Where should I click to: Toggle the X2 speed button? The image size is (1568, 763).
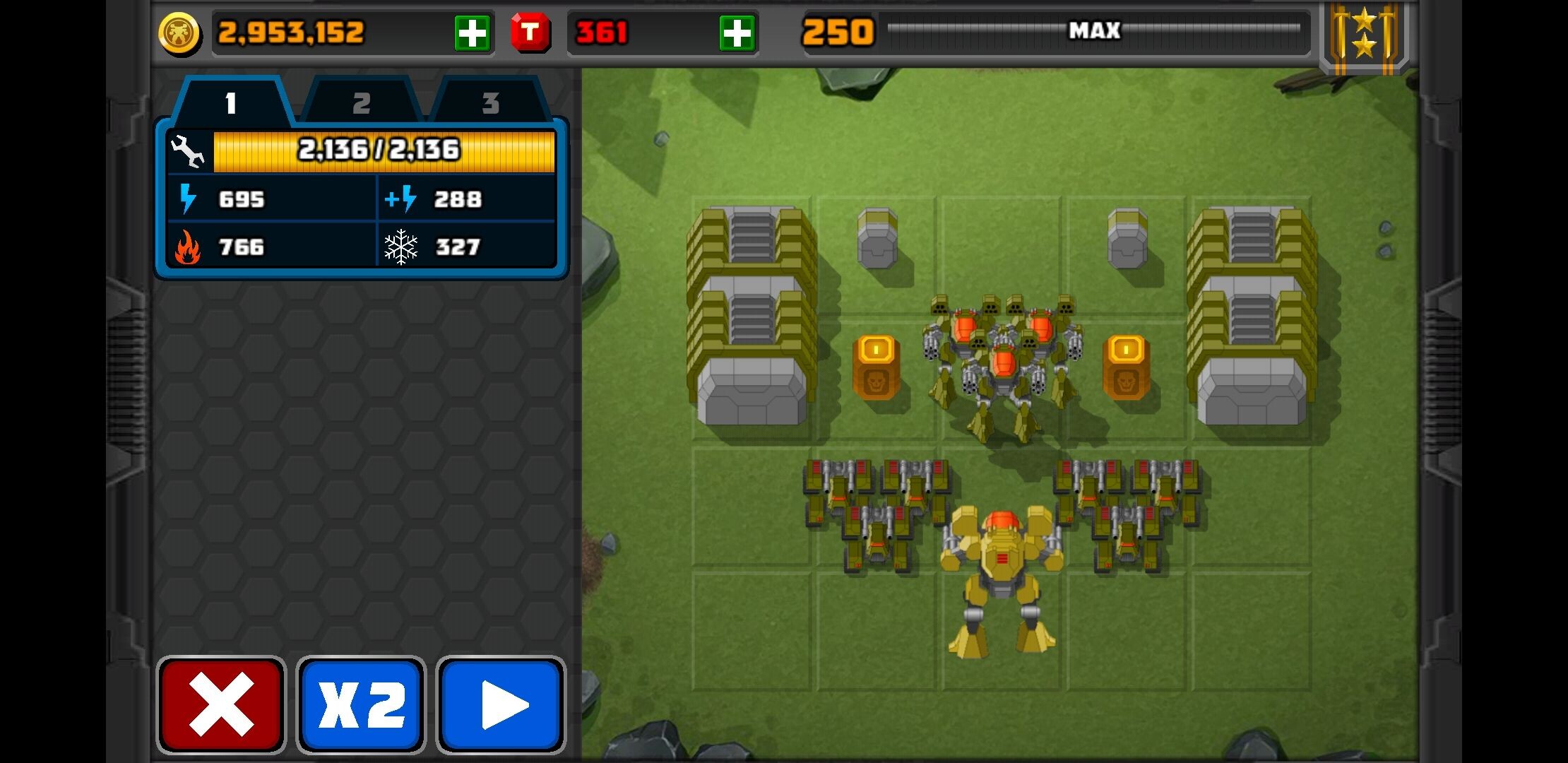361,704
